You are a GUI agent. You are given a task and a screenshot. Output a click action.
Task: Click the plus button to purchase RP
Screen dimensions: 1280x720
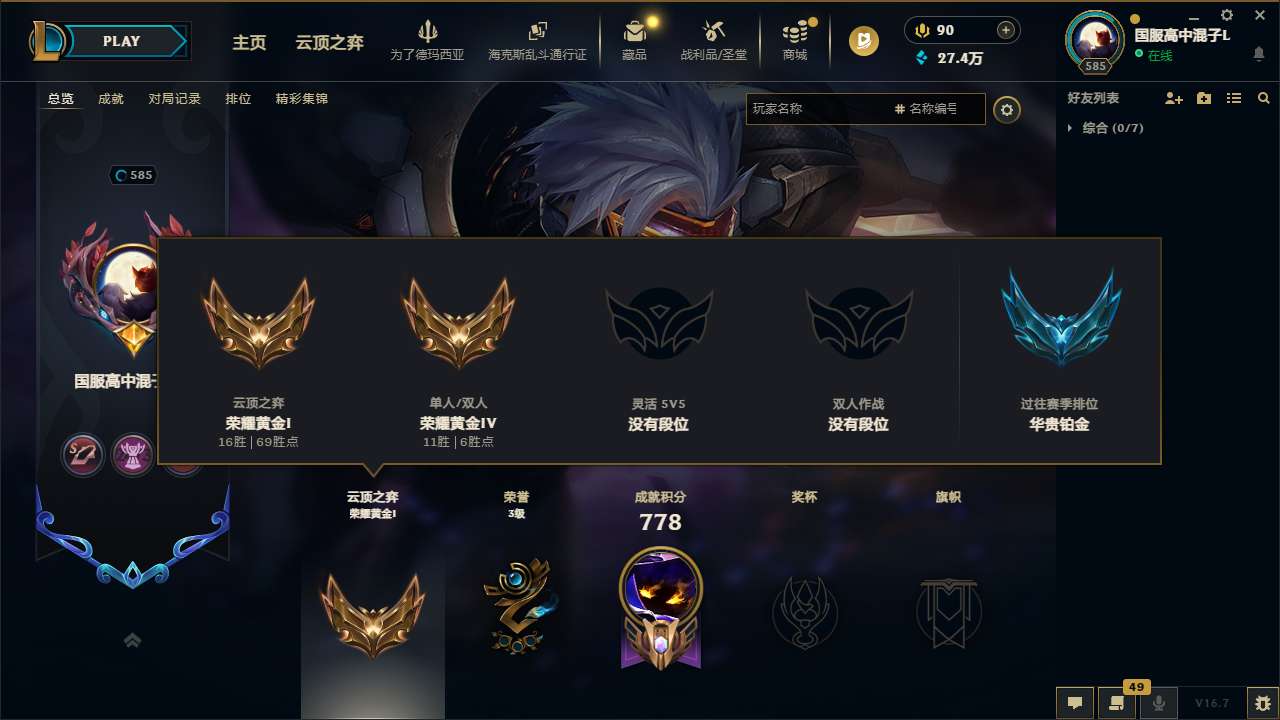pyautogui.click(x=1007, y=30)
